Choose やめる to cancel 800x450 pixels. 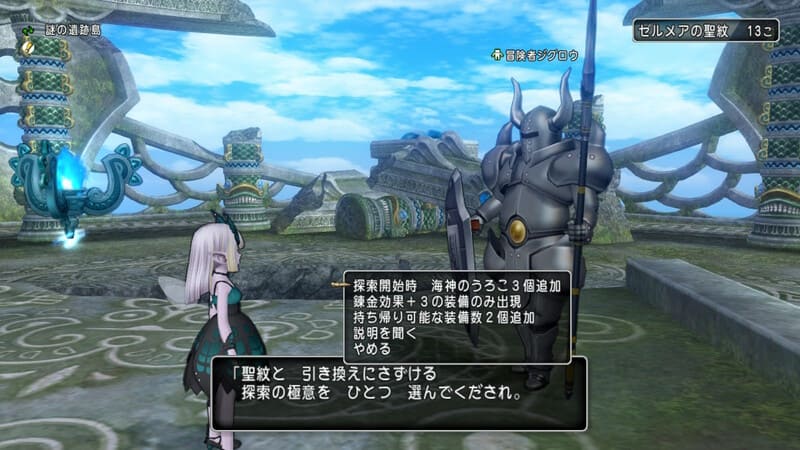pyautogui.click(x=372, y=350)
